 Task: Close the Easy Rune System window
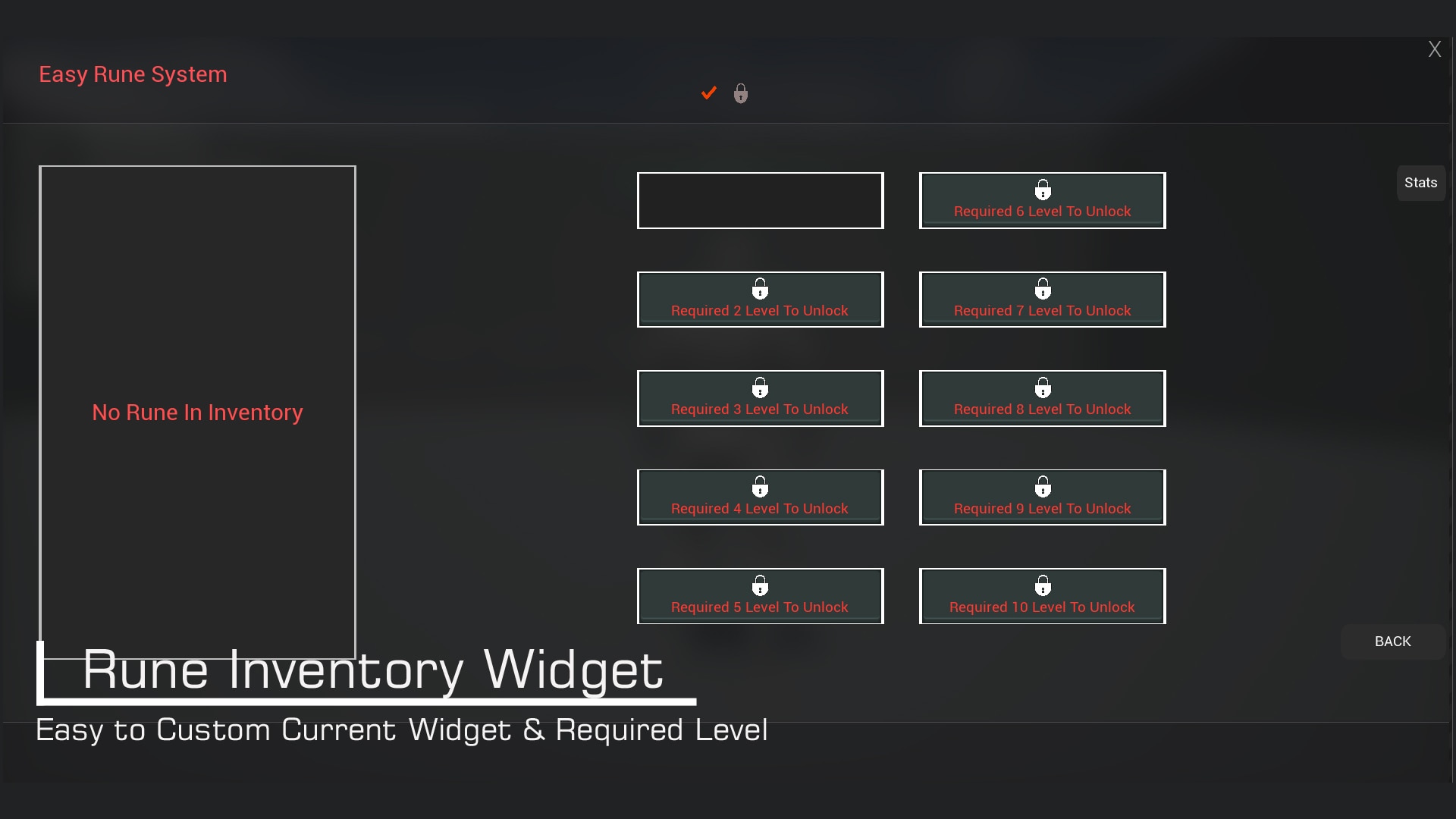point(1435,49)
